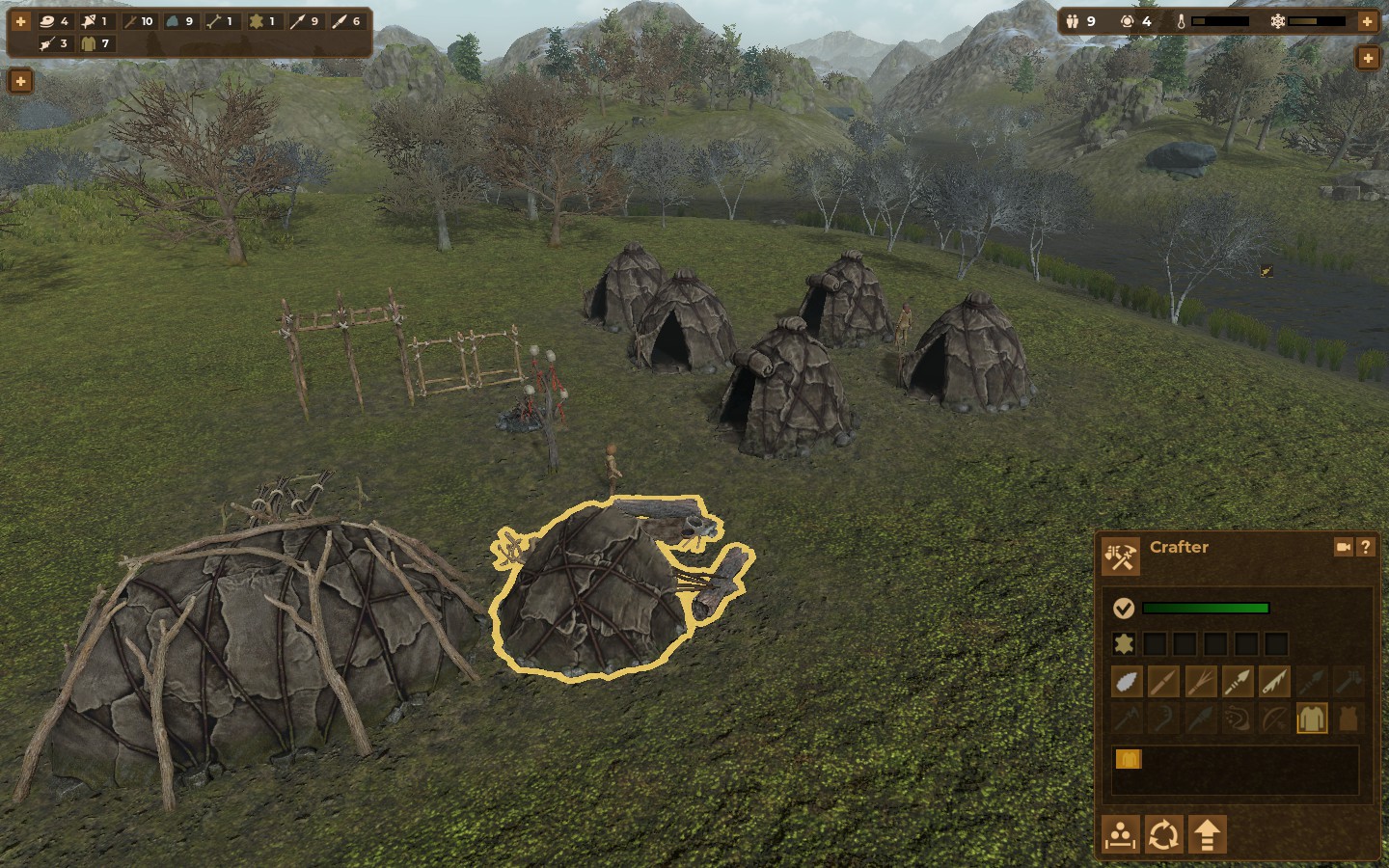Select the three-pronged fishing spear recipe

coord(1201,682)
